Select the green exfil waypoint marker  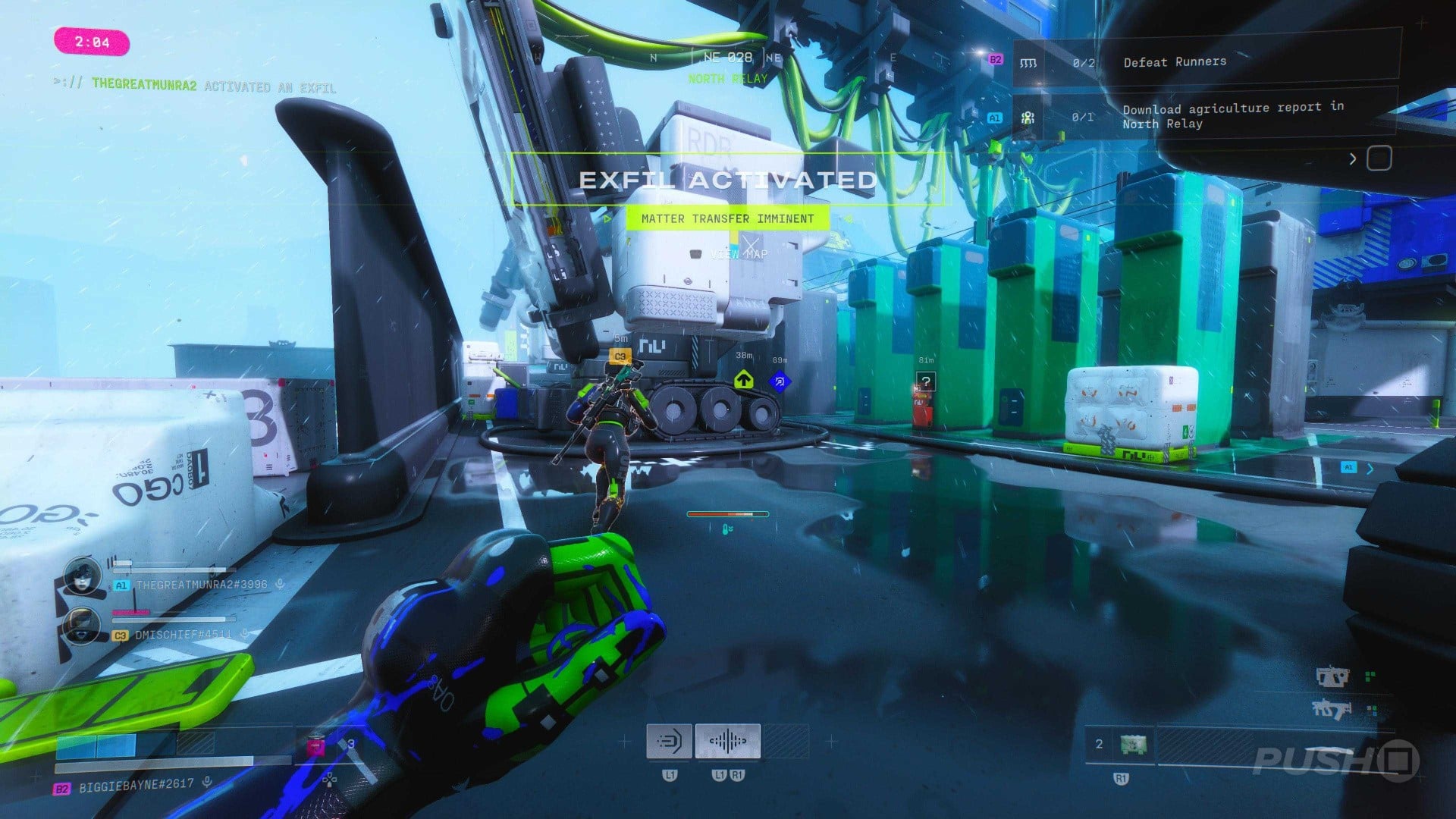[x=743, y=379]
